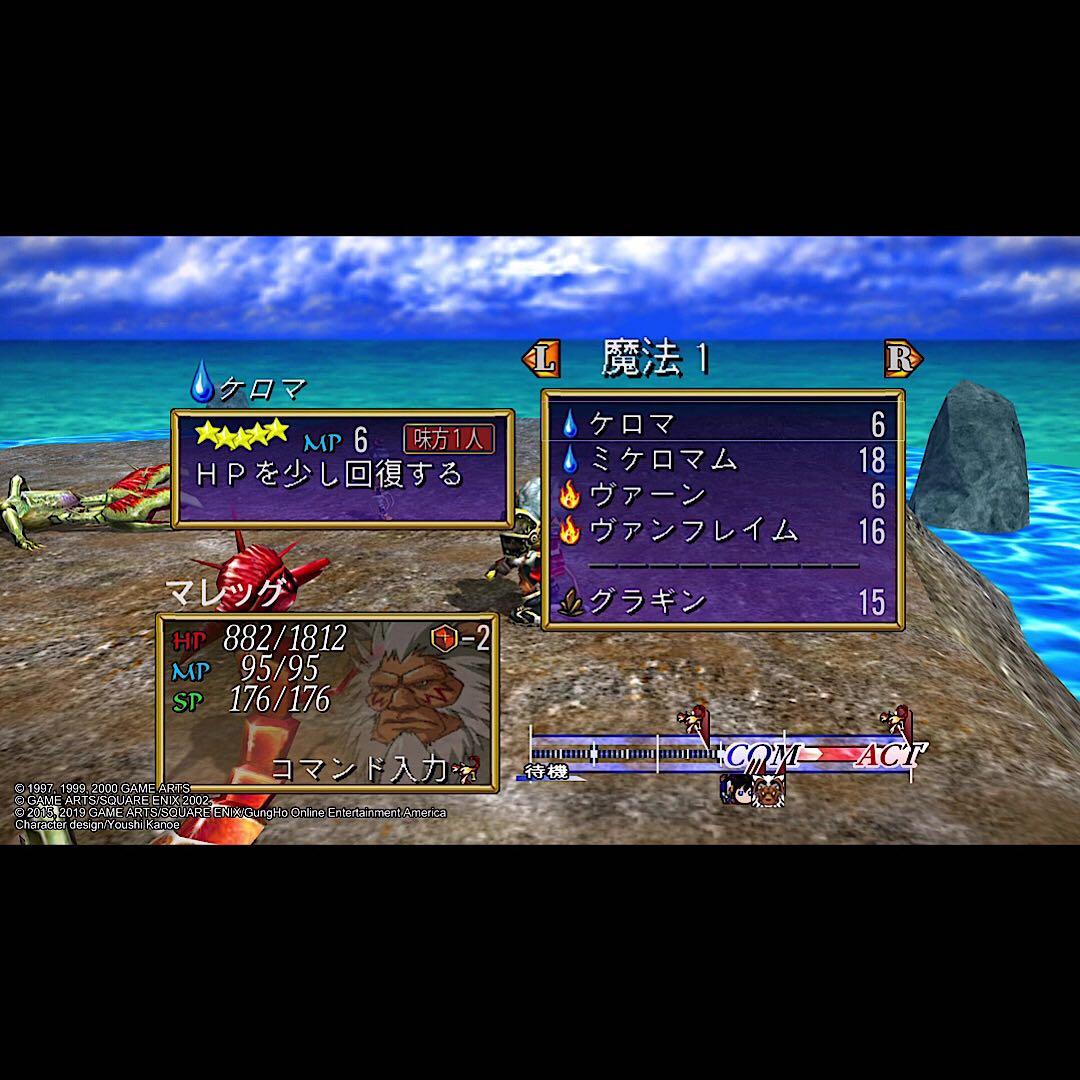Screen dimensions: 1080x1080
Task: Switch to next magic page with R arrow
Action: tap(903, 358)
